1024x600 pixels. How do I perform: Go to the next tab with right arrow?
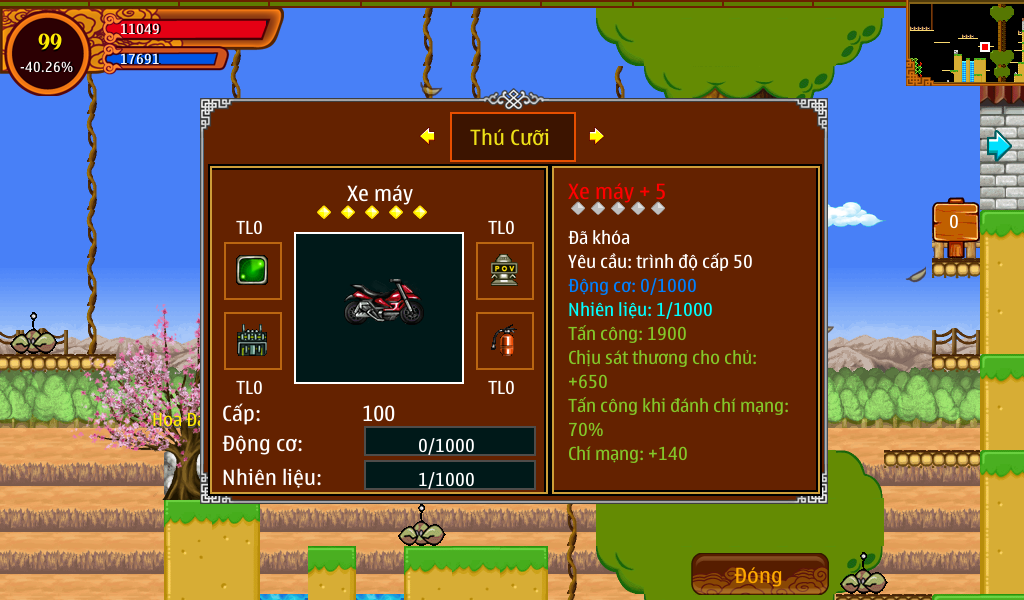(597, 136)
